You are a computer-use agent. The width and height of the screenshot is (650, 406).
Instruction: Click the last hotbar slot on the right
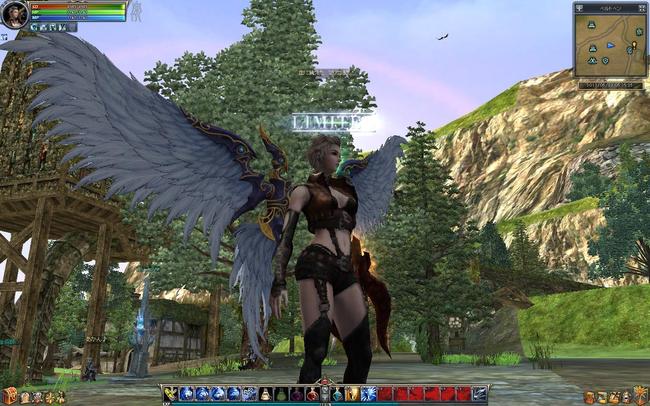point(480,394)
